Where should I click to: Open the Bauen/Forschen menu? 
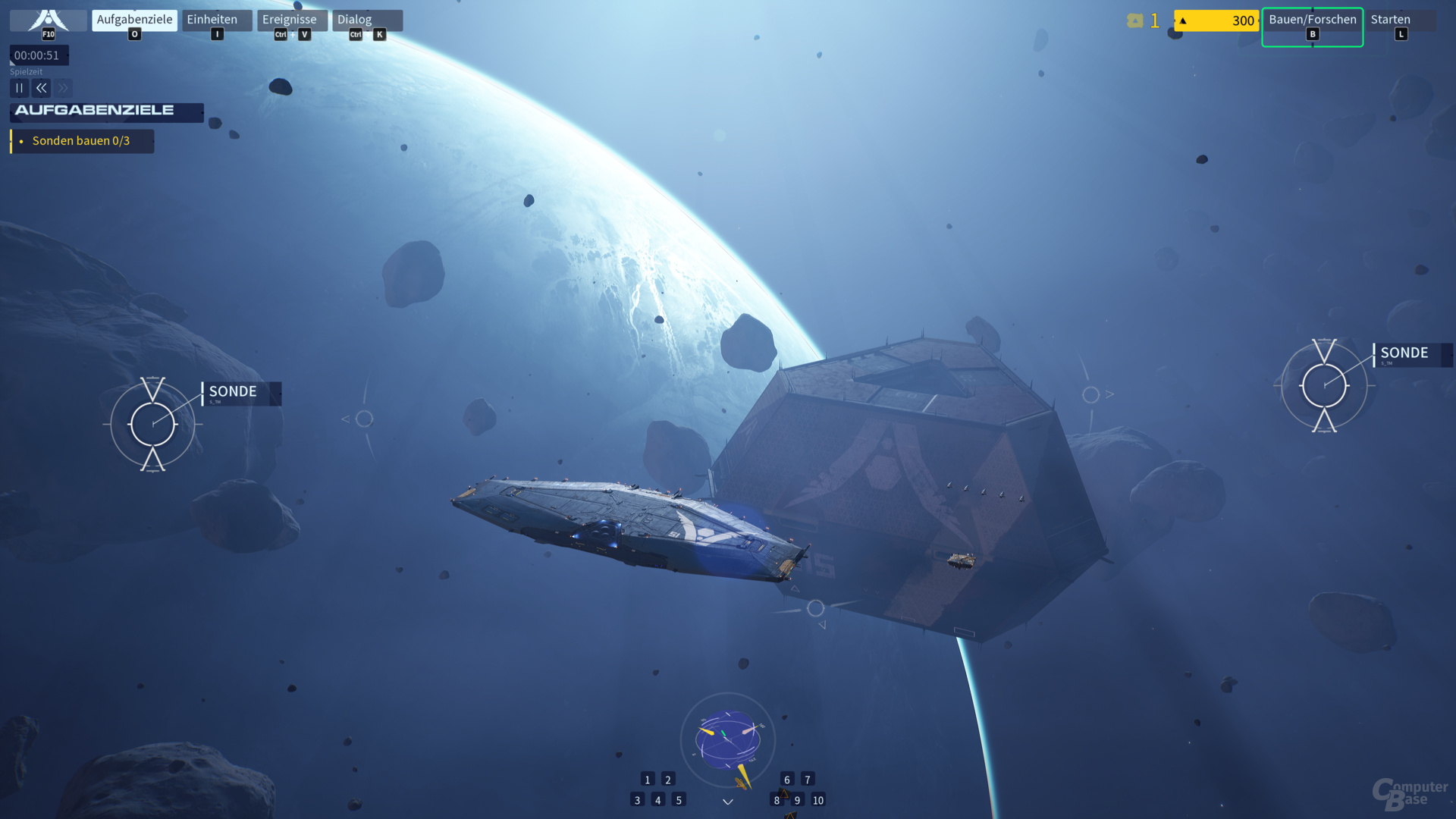click(x=1312, y=20)
